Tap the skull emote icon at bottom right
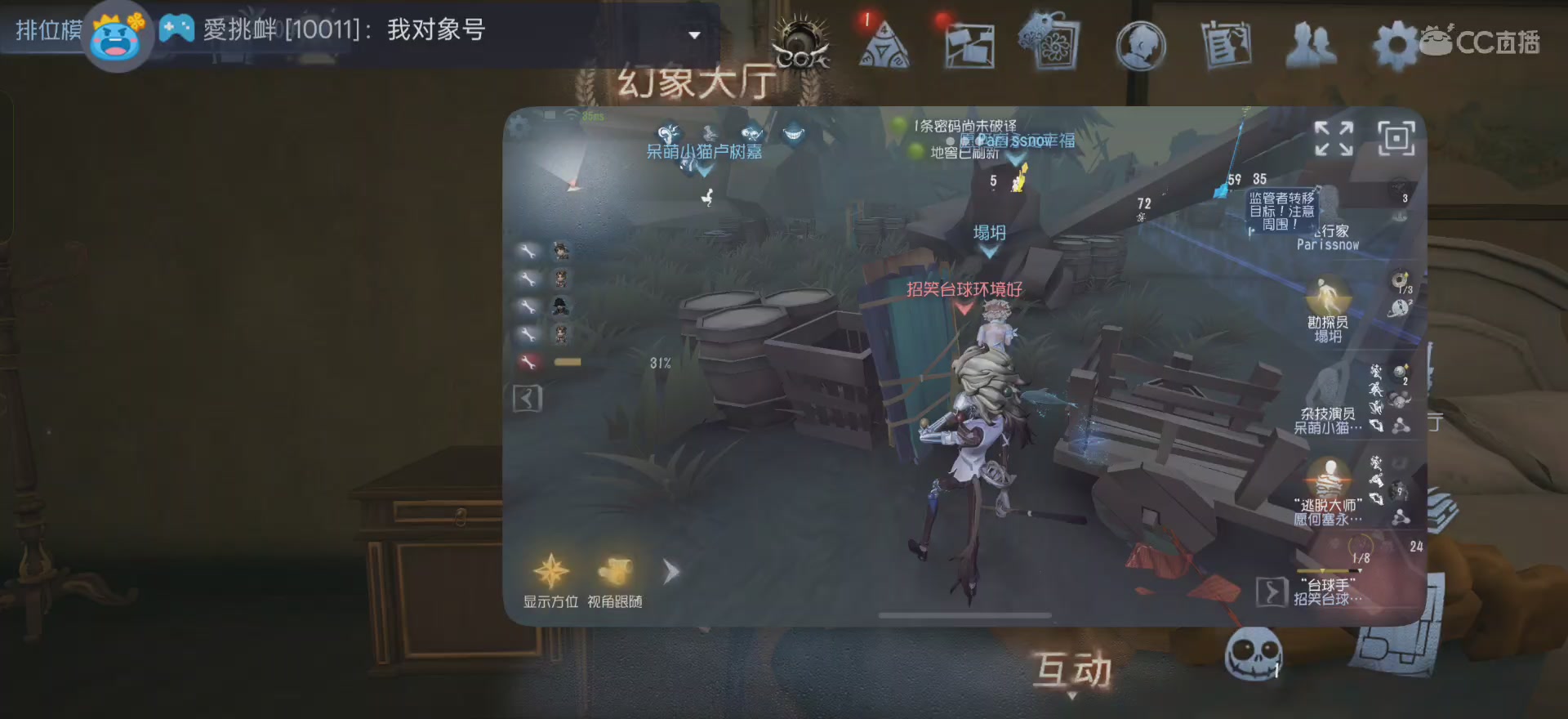The height and width of the screenshot is (719, 1568). pos(1254,654)
